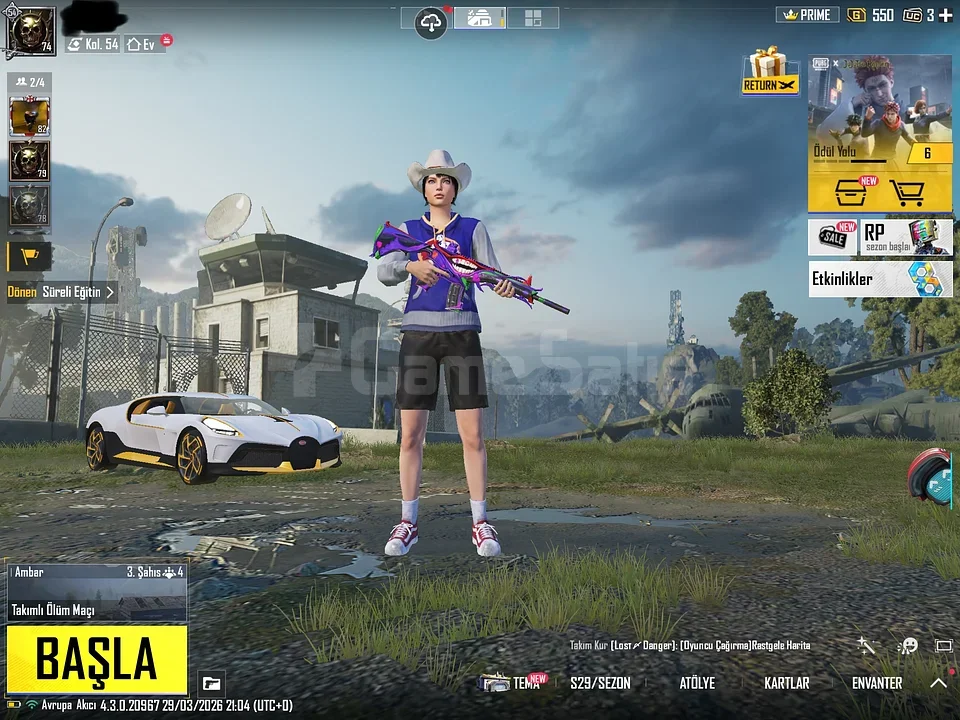Open the player profile skull avatar

click(x=31, y=30)
